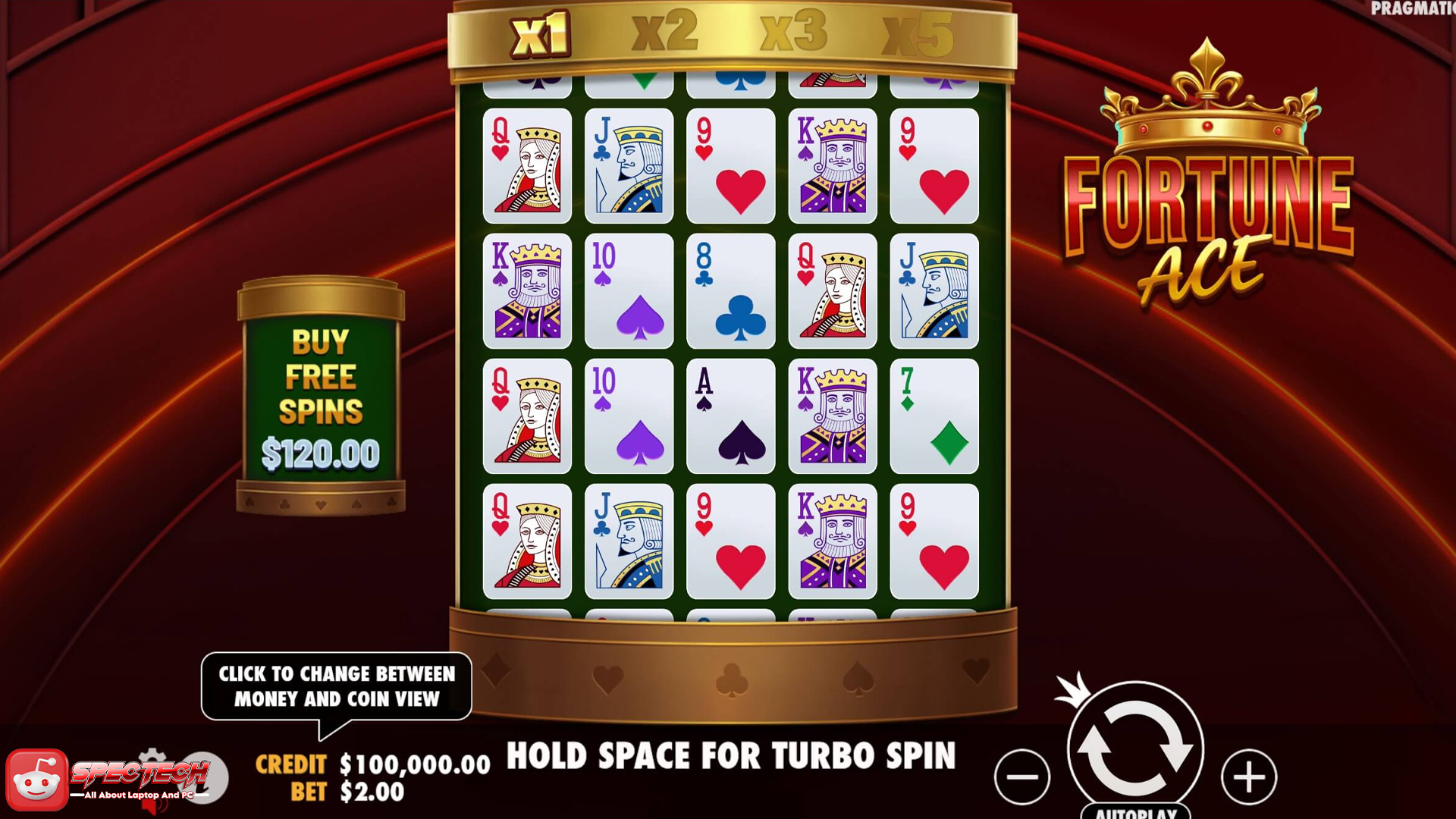Click the BET $2.00 amount field
The width and height of the screenshot is (1456, 819).
(372, 792)
